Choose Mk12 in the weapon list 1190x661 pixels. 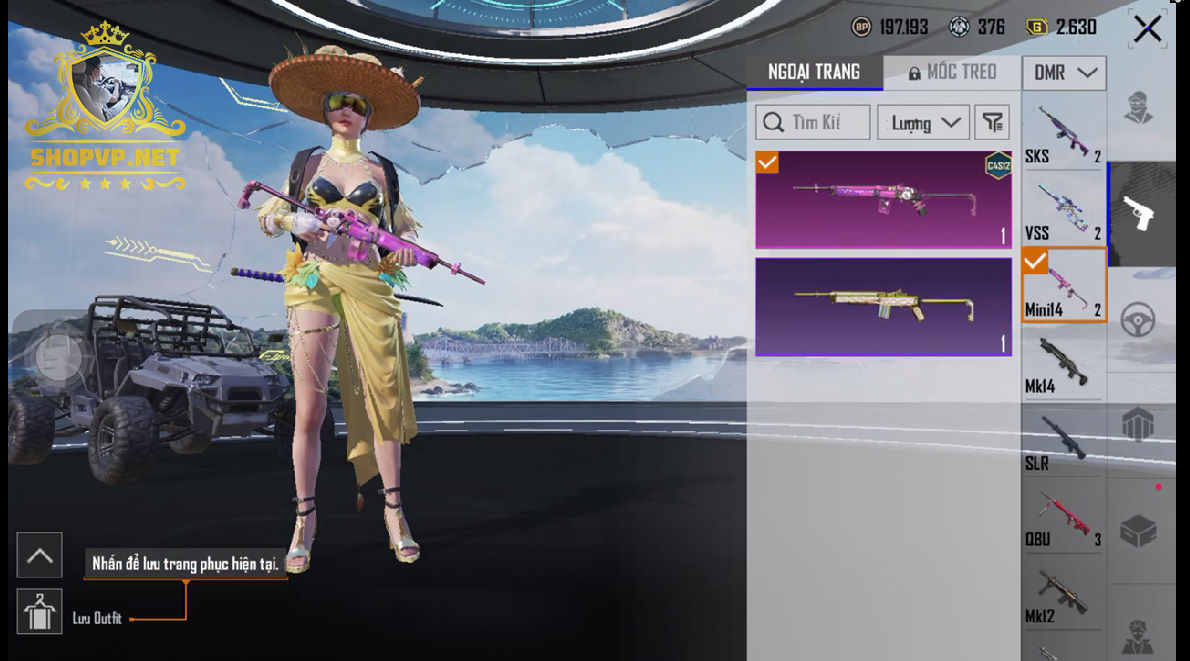(x=1063, y=595)
